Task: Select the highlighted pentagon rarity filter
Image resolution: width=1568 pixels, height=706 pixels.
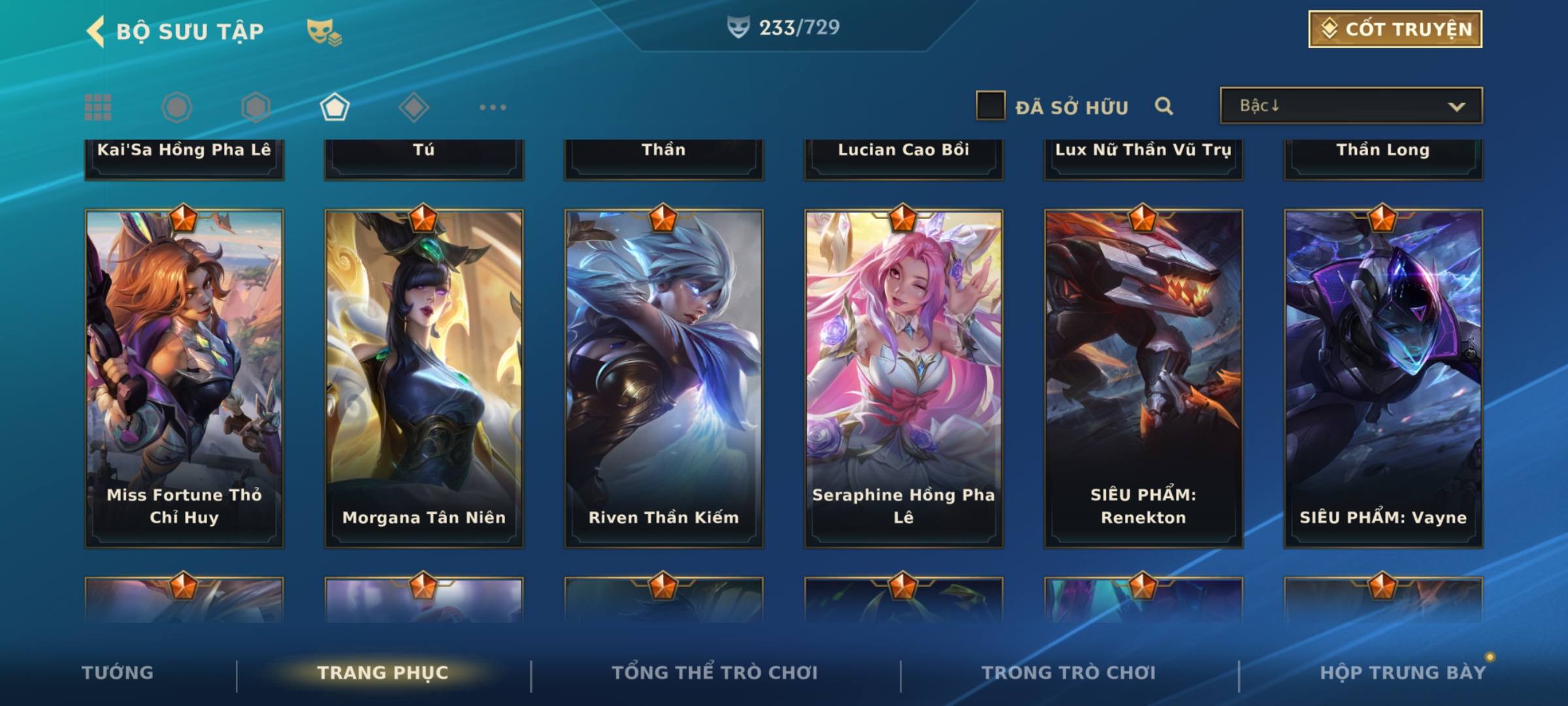Action: (x=335, y=107)
